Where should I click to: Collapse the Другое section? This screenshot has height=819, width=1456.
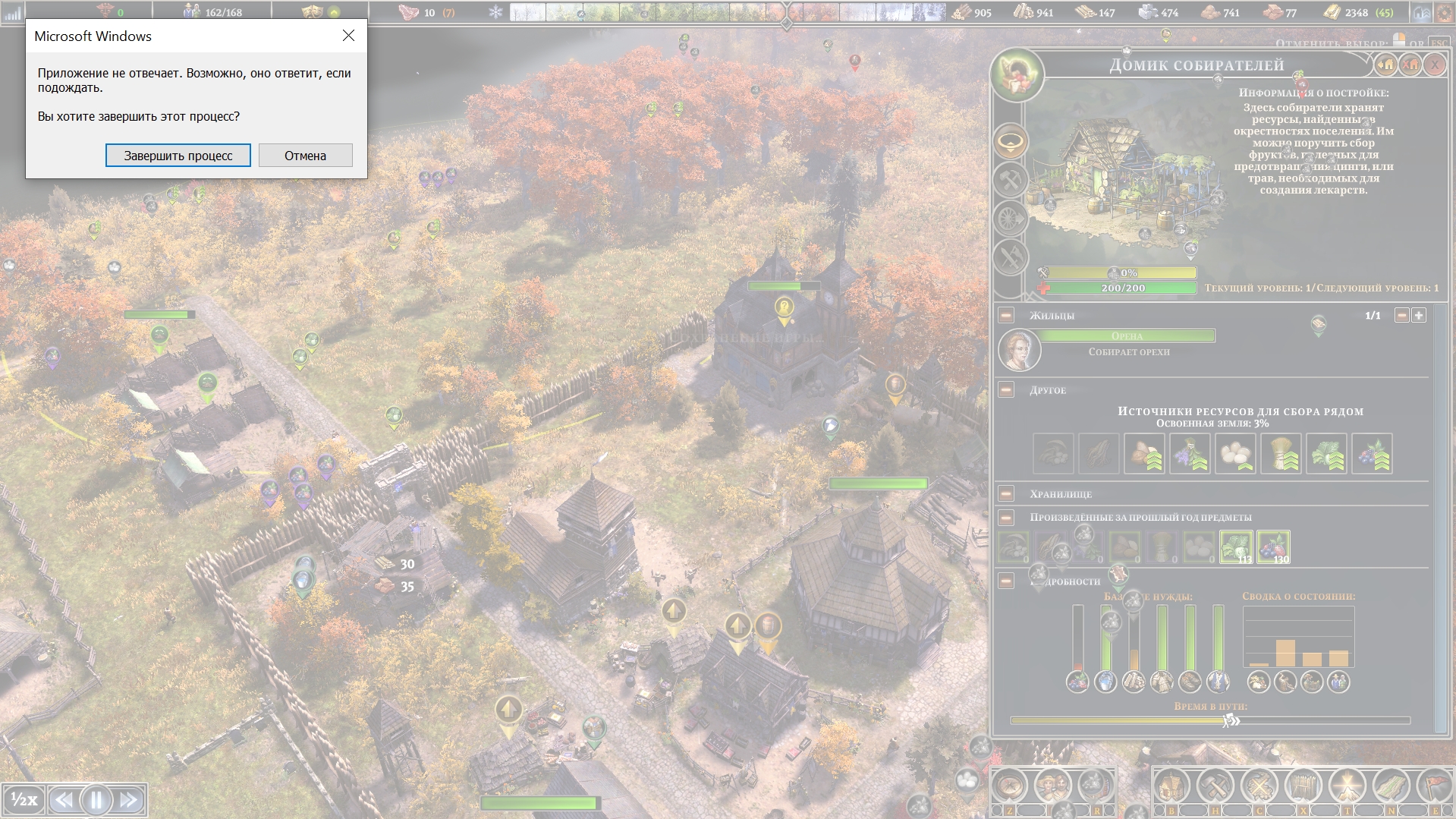pyautogui.click(x=1006, y=389)
